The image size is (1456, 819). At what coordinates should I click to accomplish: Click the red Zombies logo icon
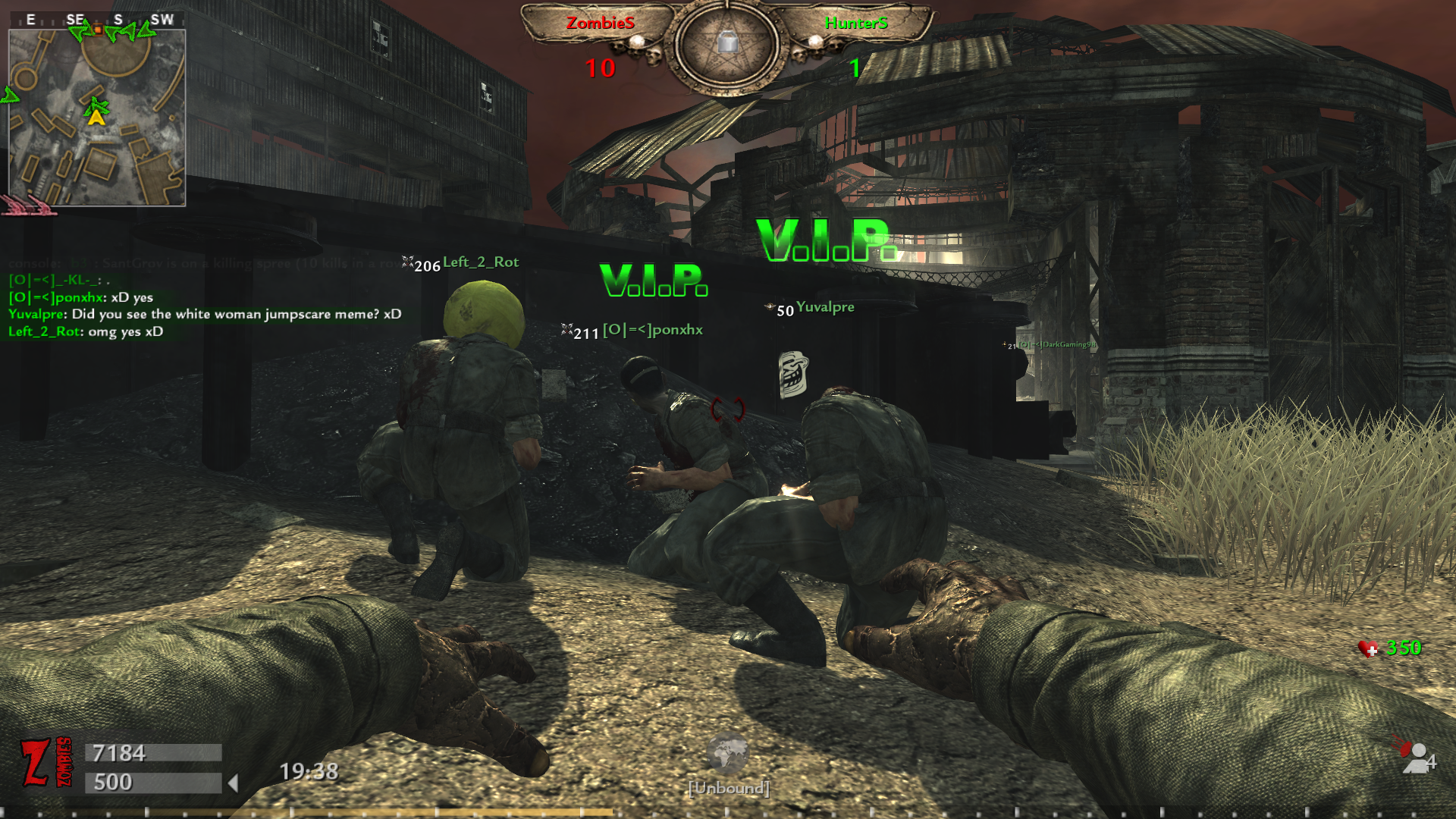tap(45, 762)
